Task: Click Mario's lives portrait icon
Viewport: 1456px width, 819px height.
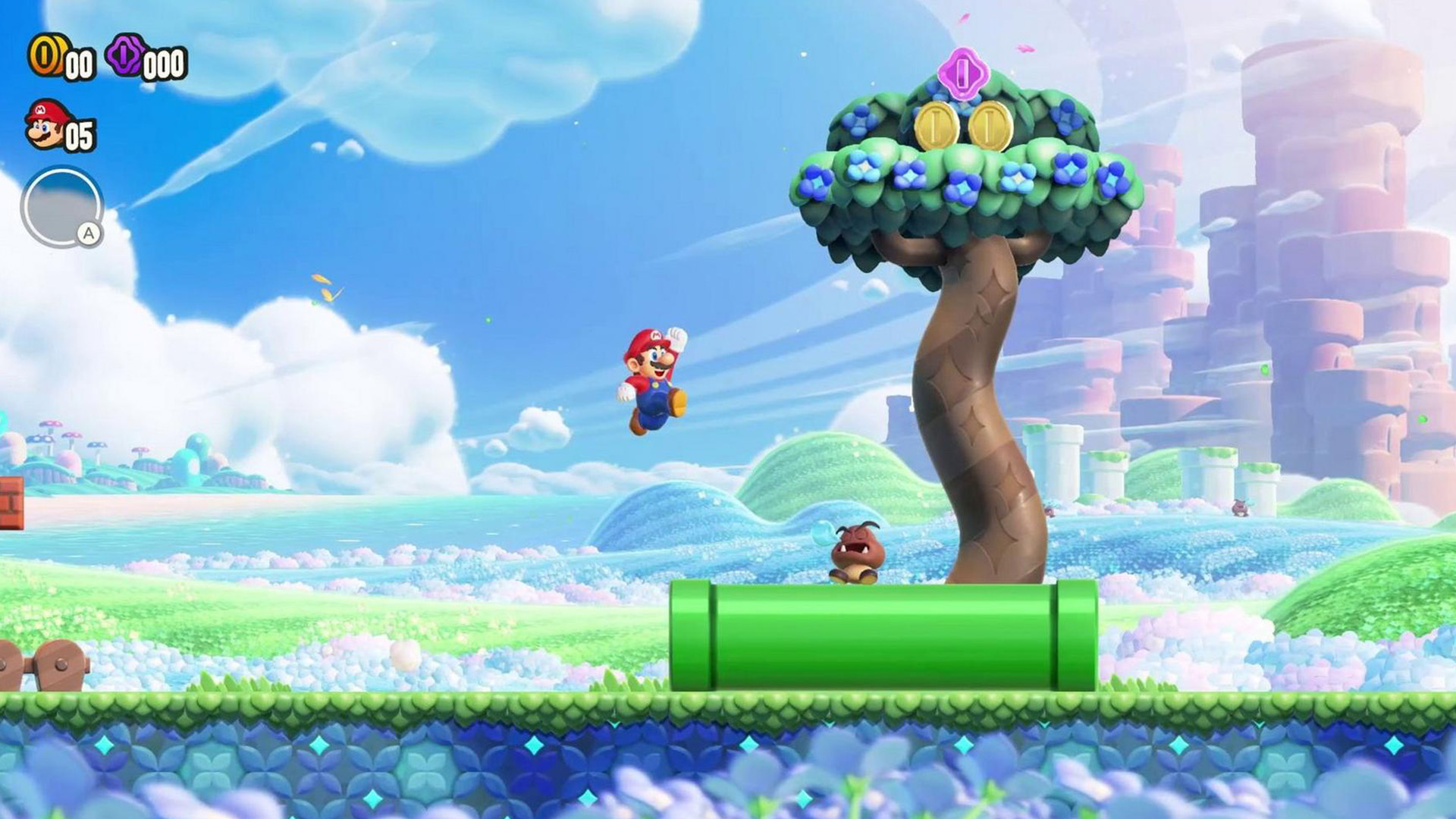Action: (x=45, y=125)
